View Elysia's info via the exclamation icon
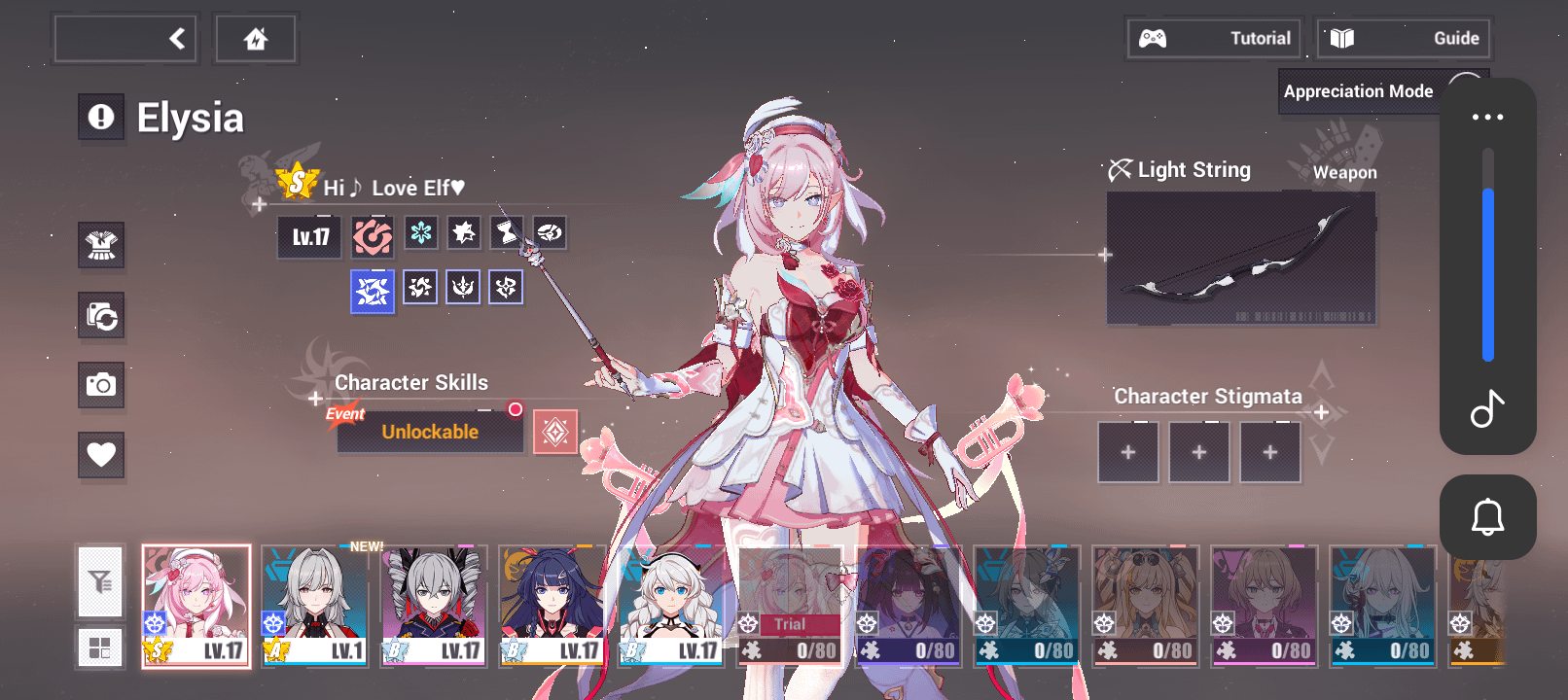 coord(101,118)
